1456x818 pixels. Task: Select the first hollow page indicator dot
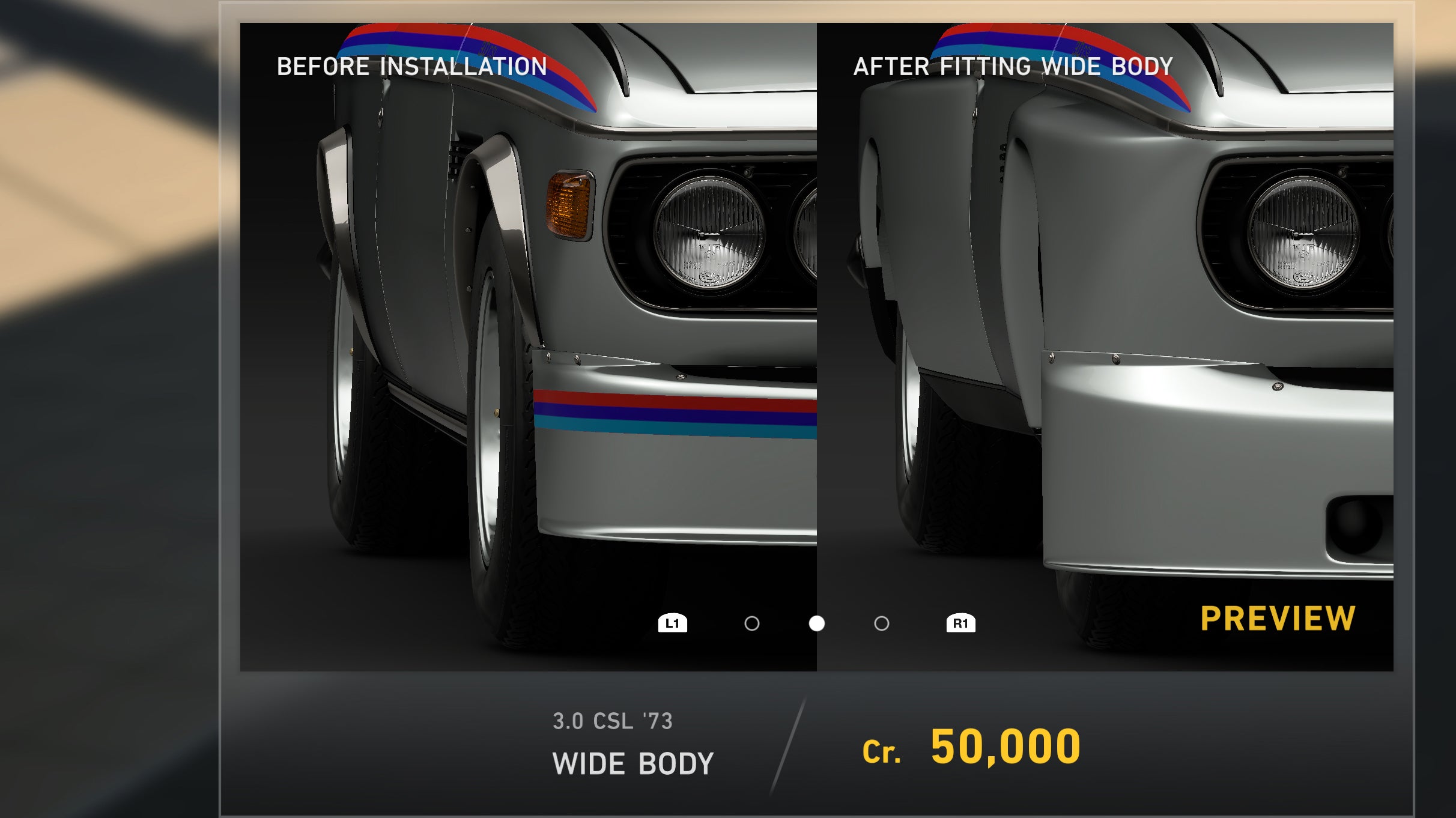[751, 623]
